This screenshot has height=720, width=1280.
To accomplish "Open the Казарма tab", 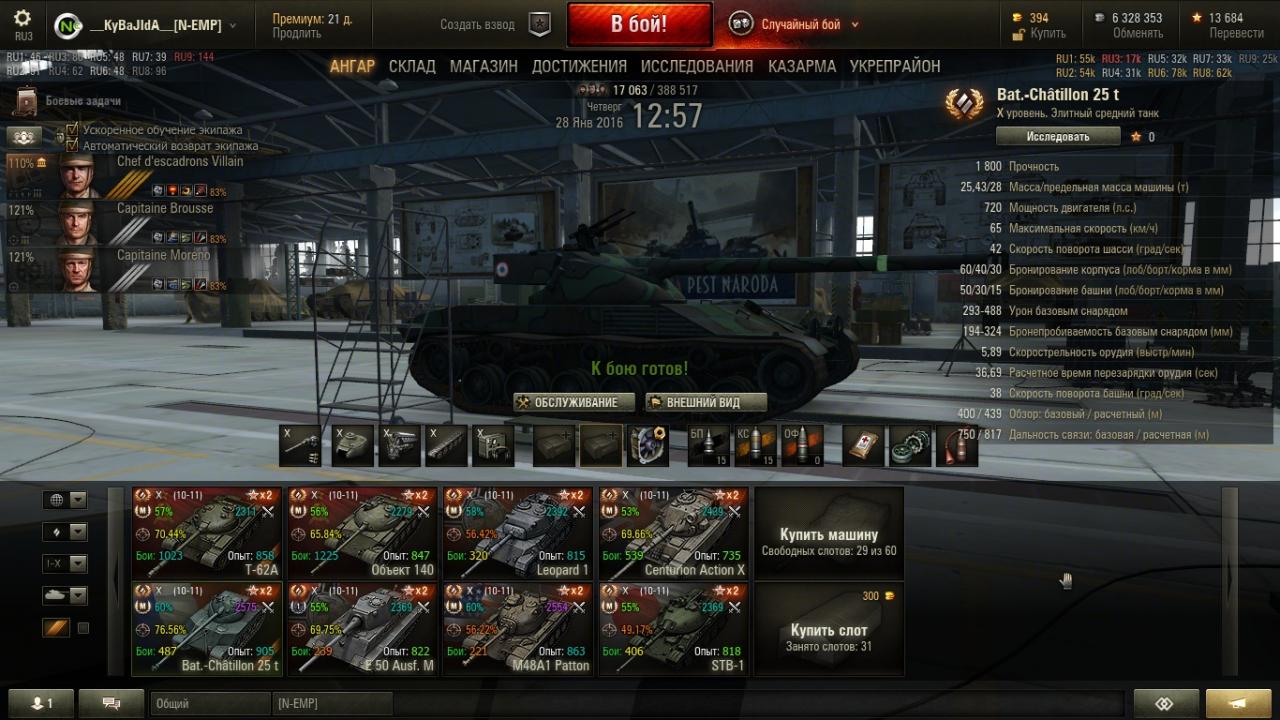I will coord(802,66).
